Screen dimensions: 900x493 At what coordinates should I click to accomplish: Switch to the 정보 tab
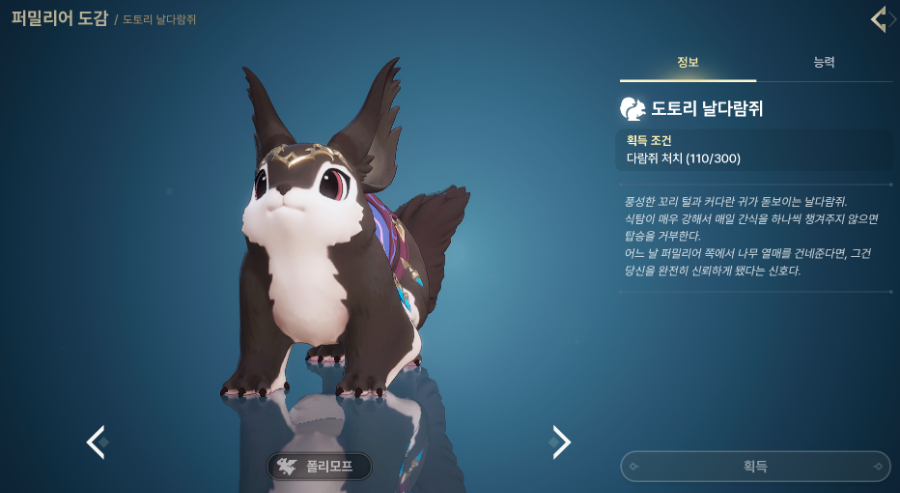pos(688,63)
